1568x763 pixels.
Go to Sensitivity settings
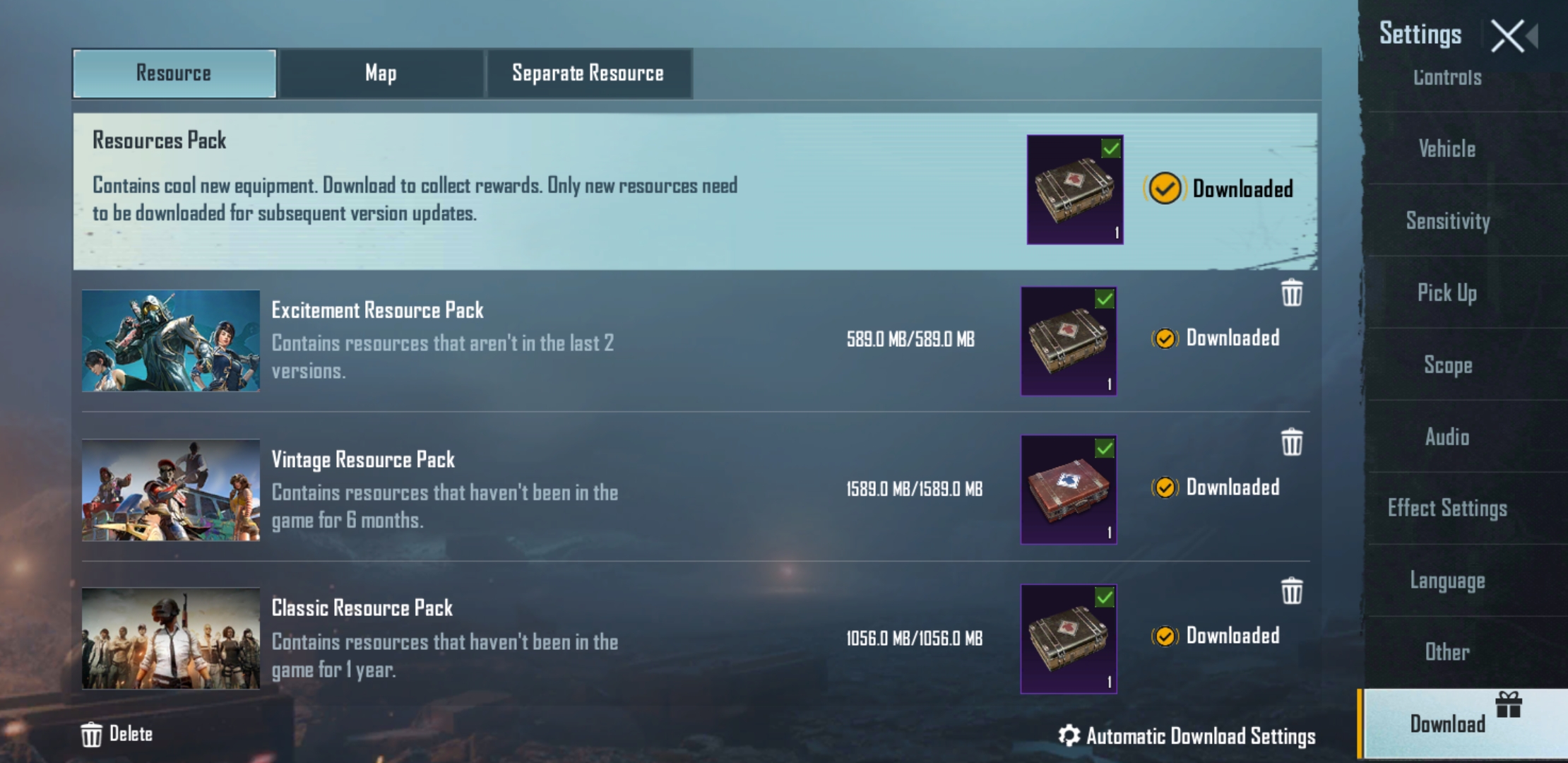click(1447, 221)
